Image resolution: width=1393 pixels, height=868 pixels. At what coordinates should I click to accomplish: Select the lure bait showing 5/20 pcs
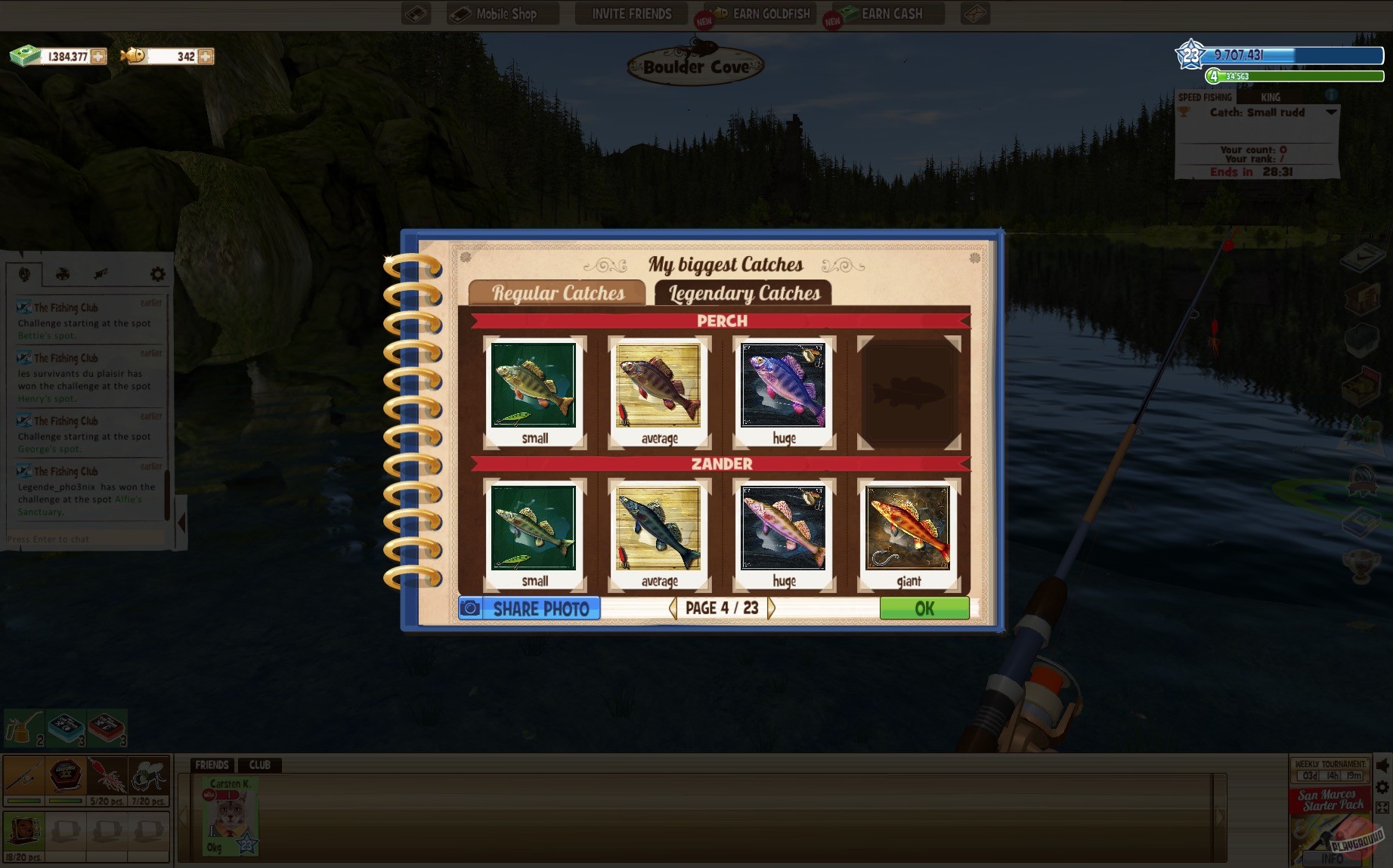[x=107, y=777]
